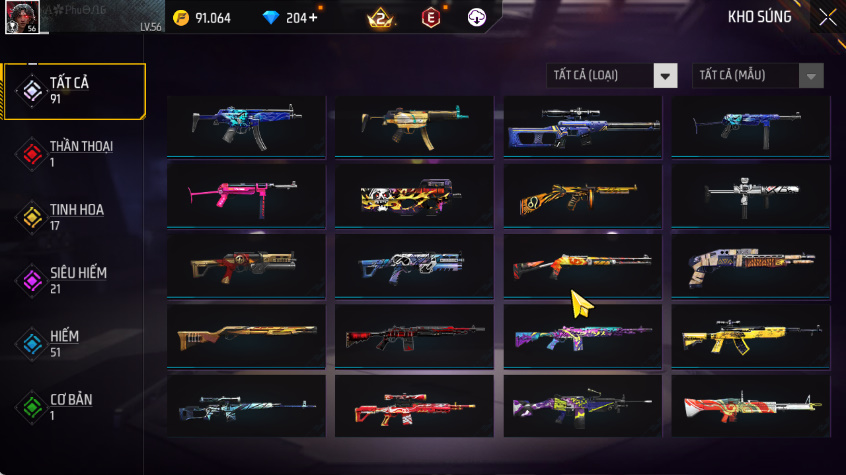Select the skull-patterned yellow gun skin
Image resolution: width=846 pixels, height=475 pixels.
414,195
